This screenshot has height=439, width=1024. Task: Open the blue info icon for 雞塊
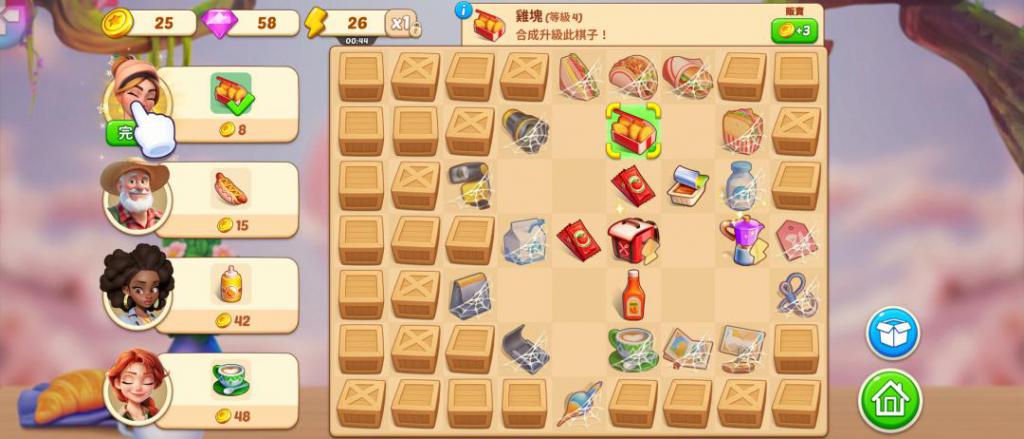point(464,10)
